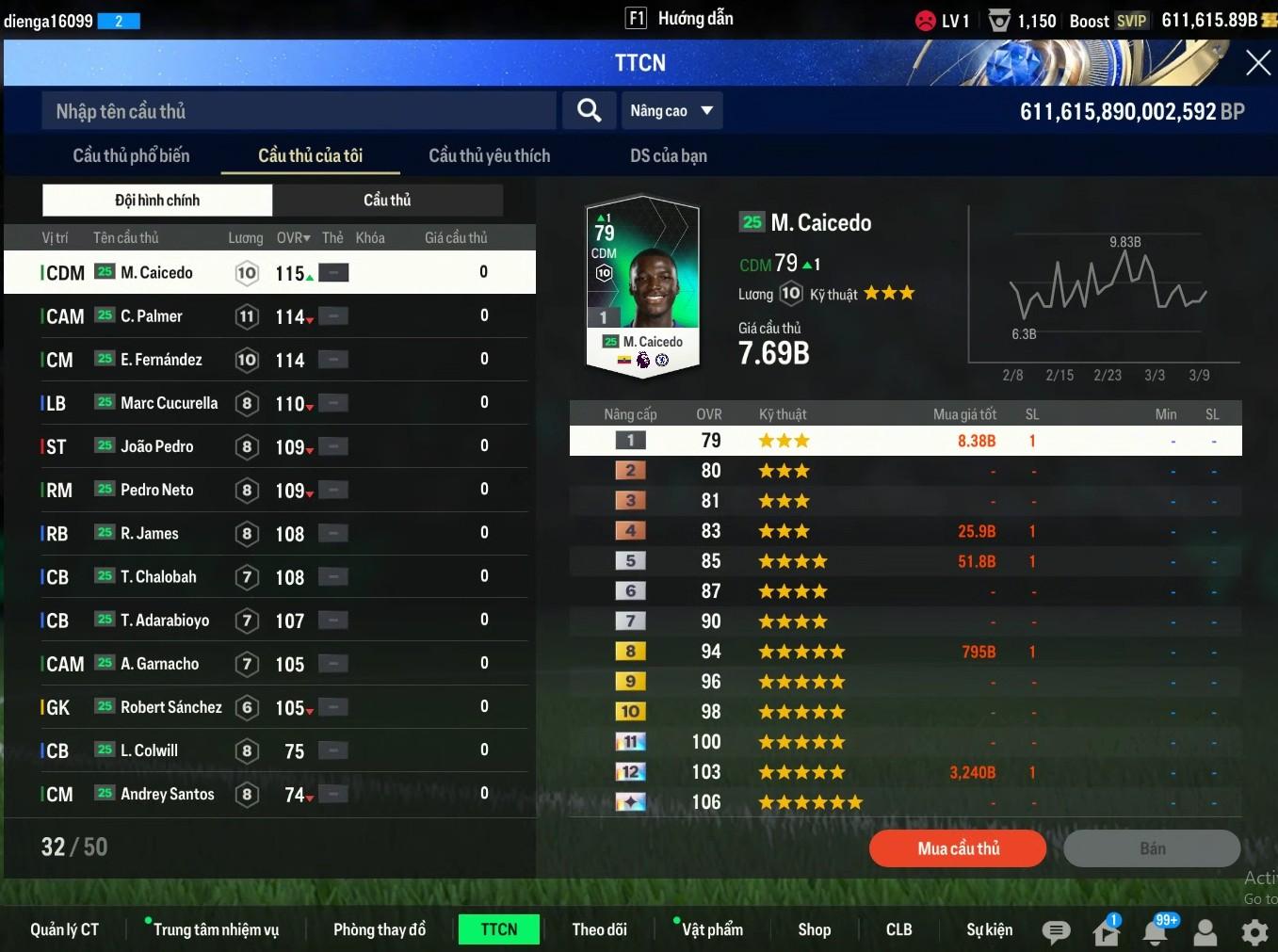Image resolution: width=1278 pixels, height=952 pixels.
Task: Close the TTCN window
Action: pos(1257,63)
